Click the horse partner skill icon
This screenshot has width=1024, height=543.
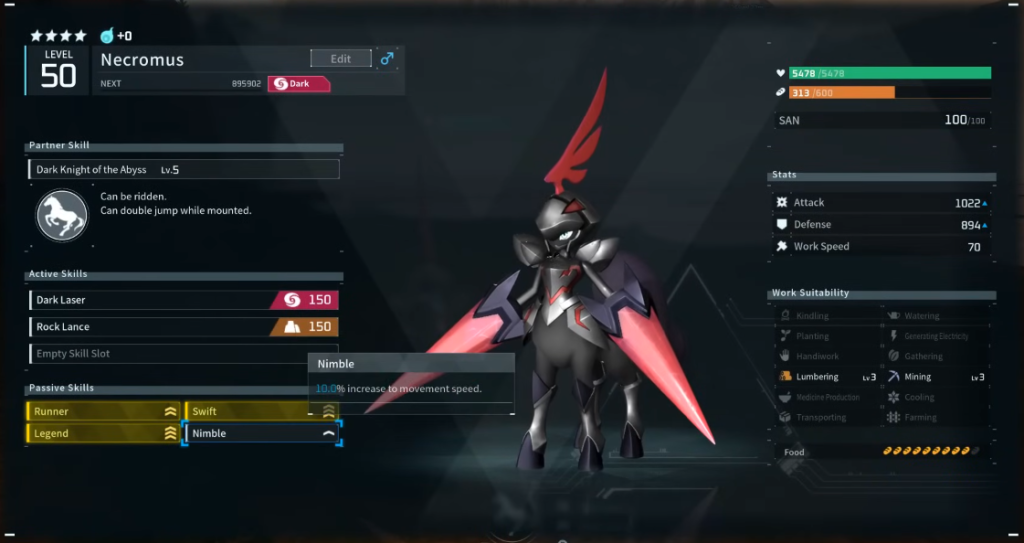tap(62, 215)
